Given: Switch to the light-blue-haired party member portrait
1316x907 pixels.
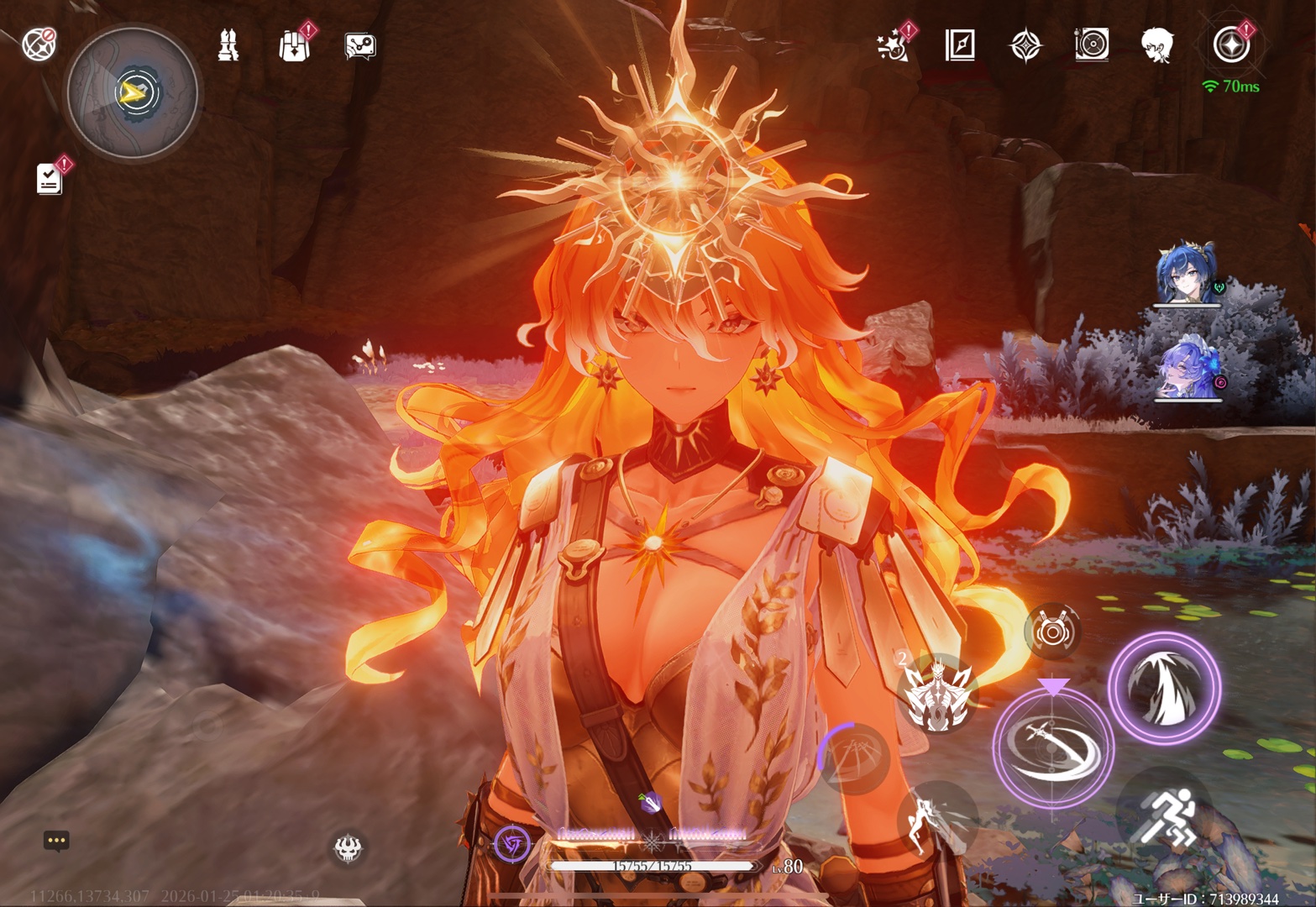Looking at the screenshot, I should point(1186,370).
